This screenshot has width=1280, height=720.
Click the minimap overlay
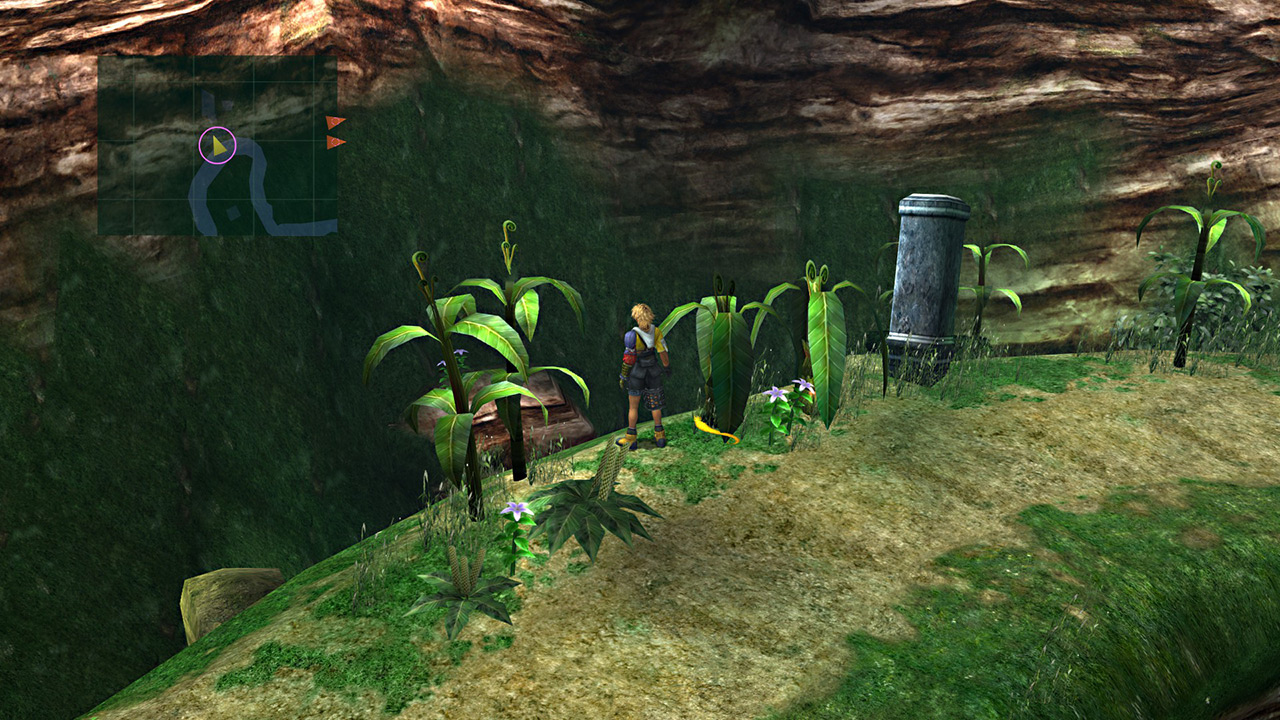(x=217, y=145)
